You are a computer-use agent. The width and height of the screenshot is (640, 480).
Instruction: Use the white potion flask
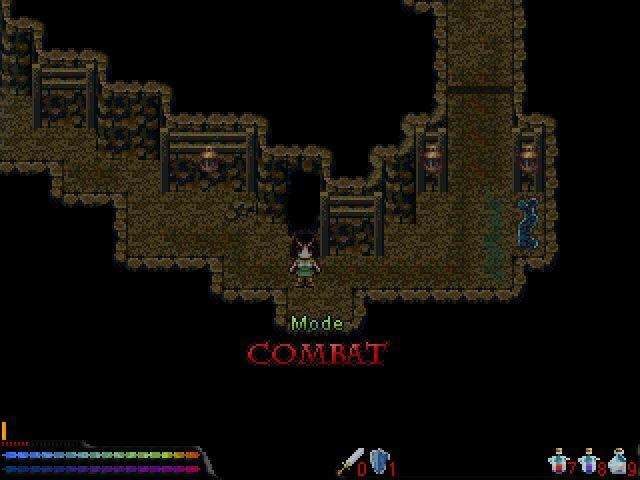click(x=617, y=461)
